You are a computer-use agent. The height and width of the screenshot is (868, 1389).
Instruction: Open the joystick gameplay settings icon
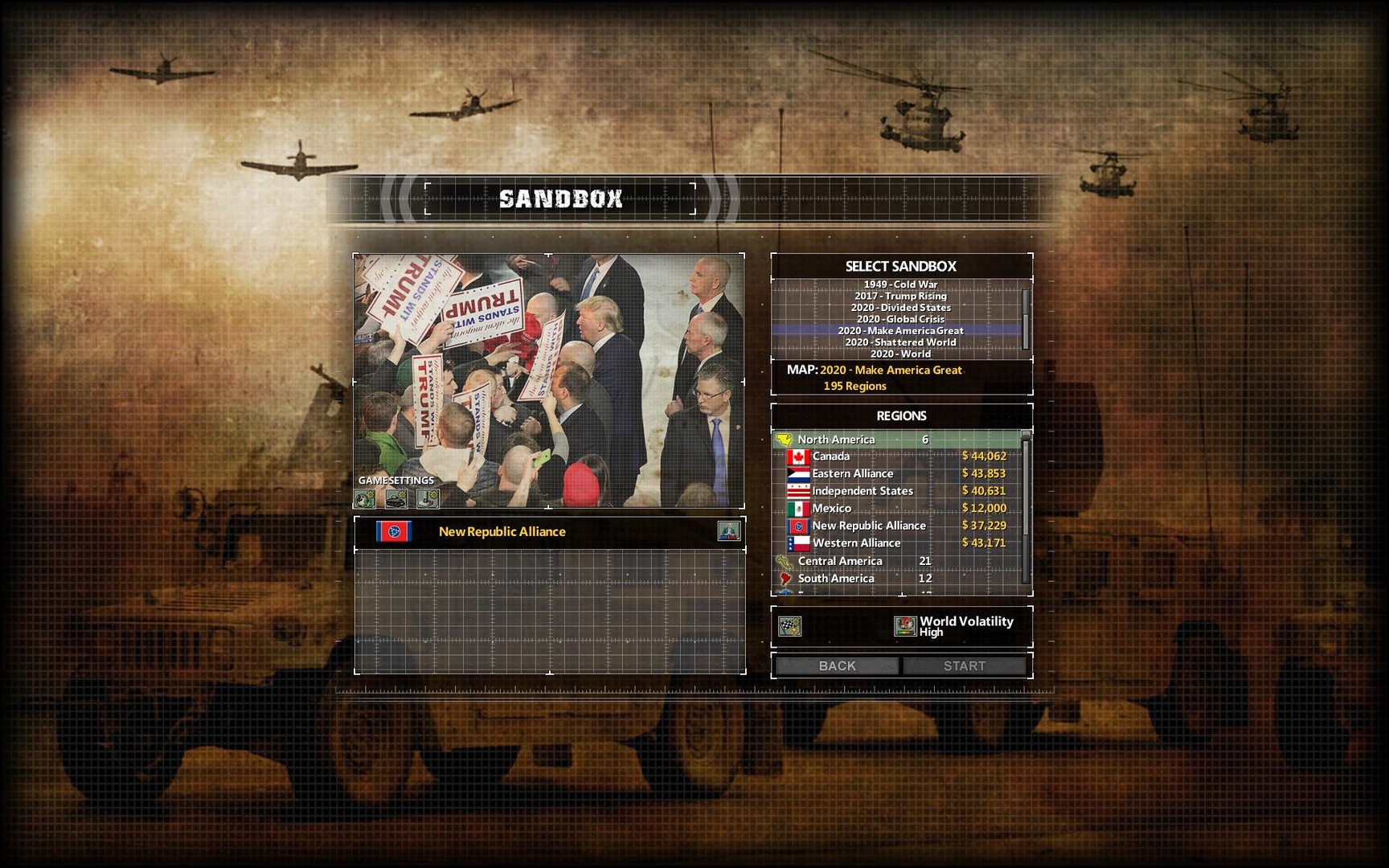[428, 499]
